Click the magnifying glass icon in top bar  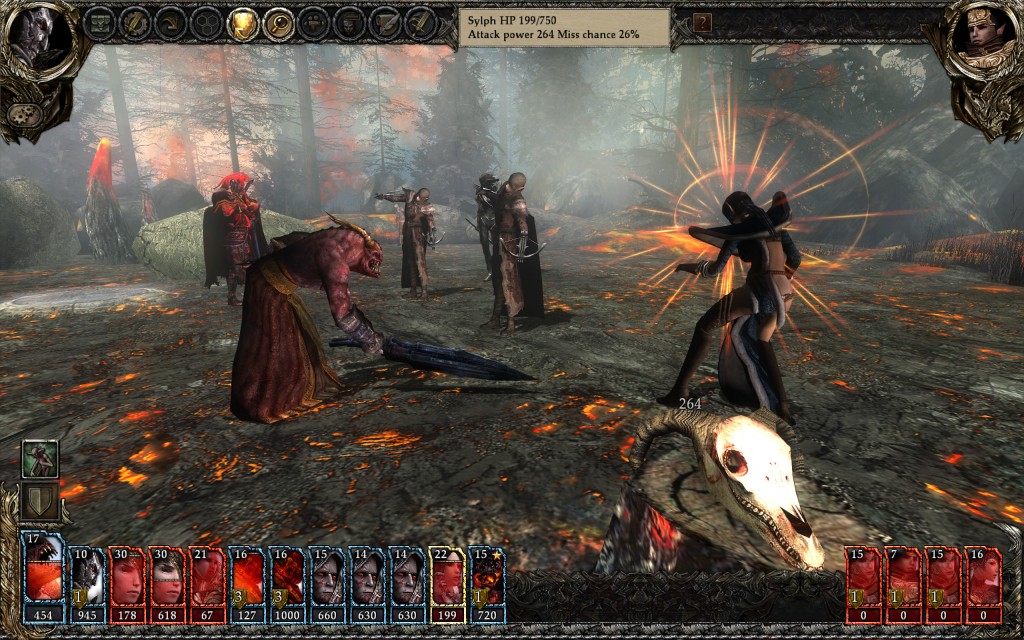[x=279, y=22]
